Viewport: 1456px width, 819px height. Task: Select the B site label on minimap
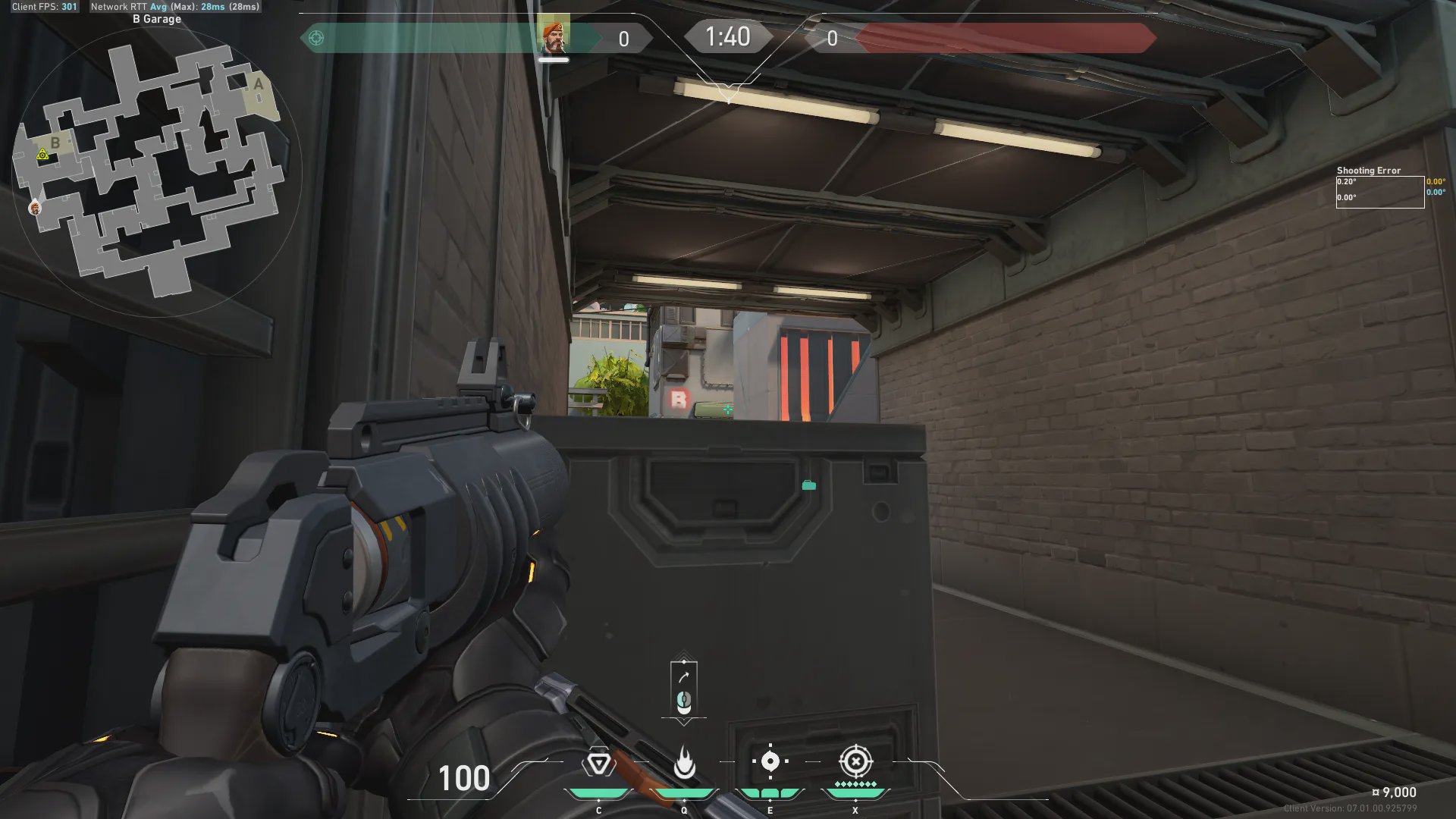tap(55, 143)
